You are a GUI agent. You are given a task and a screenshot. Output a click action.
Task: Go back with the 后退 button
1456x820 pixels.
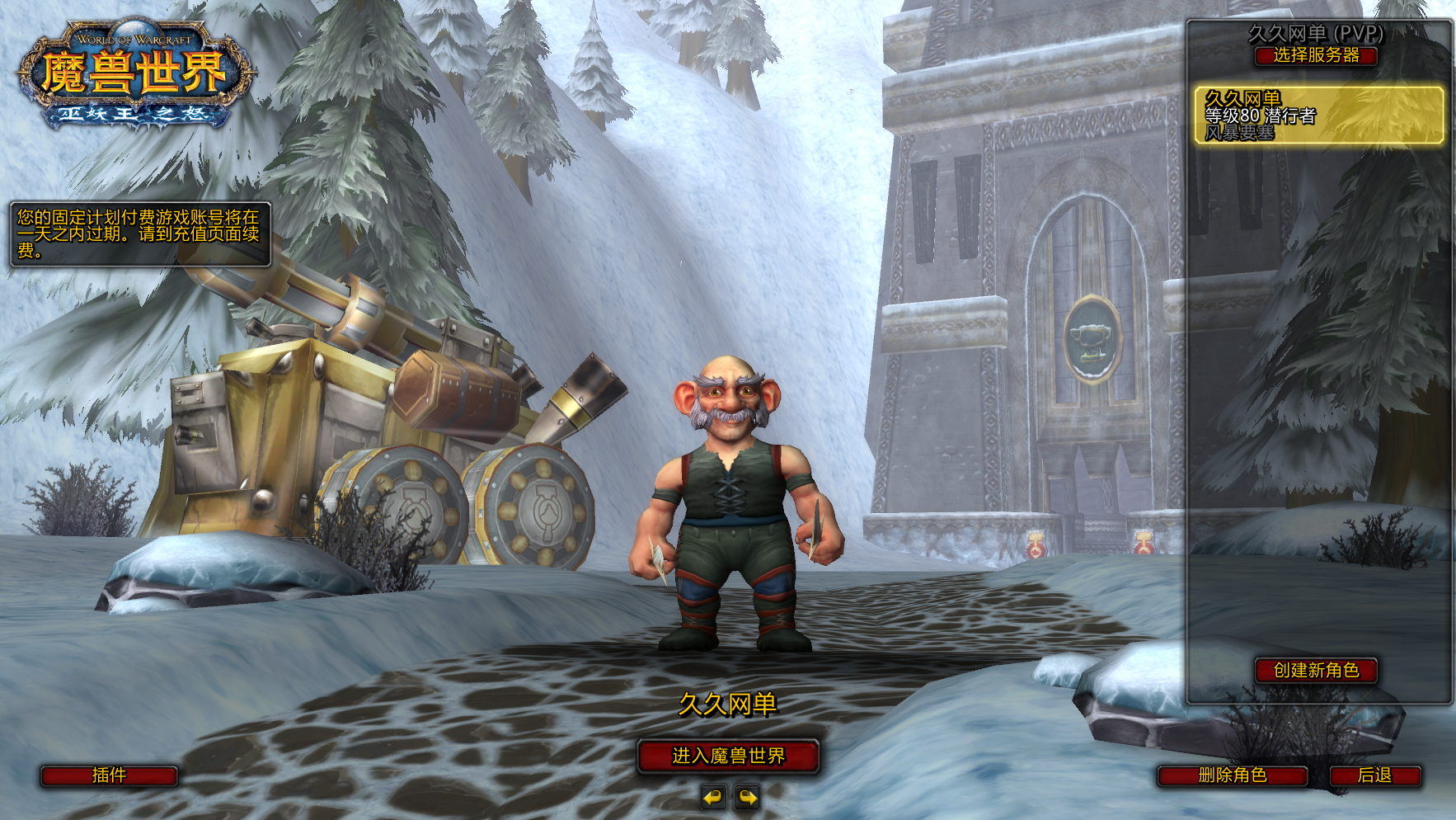point(1374,775)
